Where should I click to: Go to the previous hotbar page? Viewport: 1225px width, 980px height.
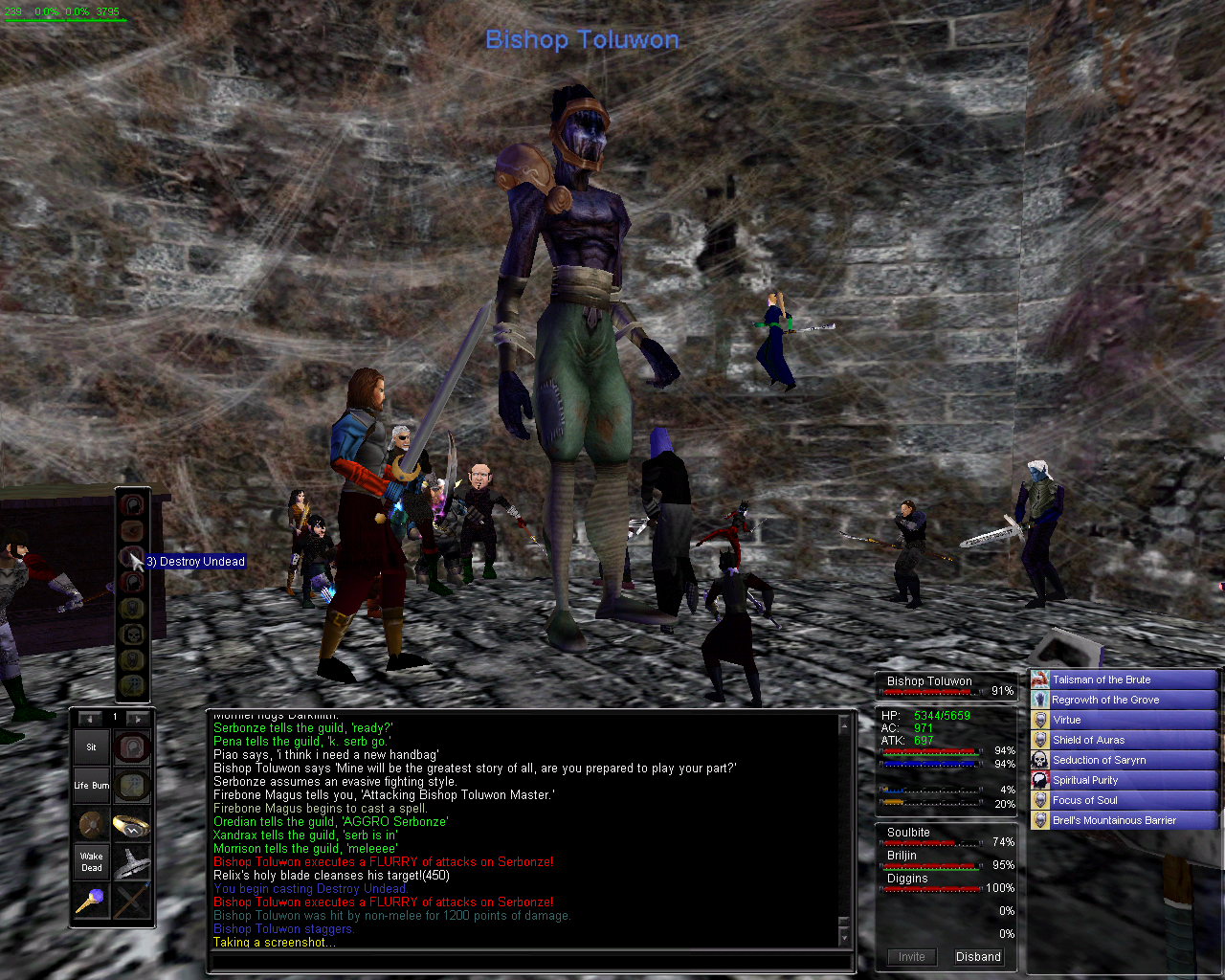pyautogui.click(x=91, y=718)
